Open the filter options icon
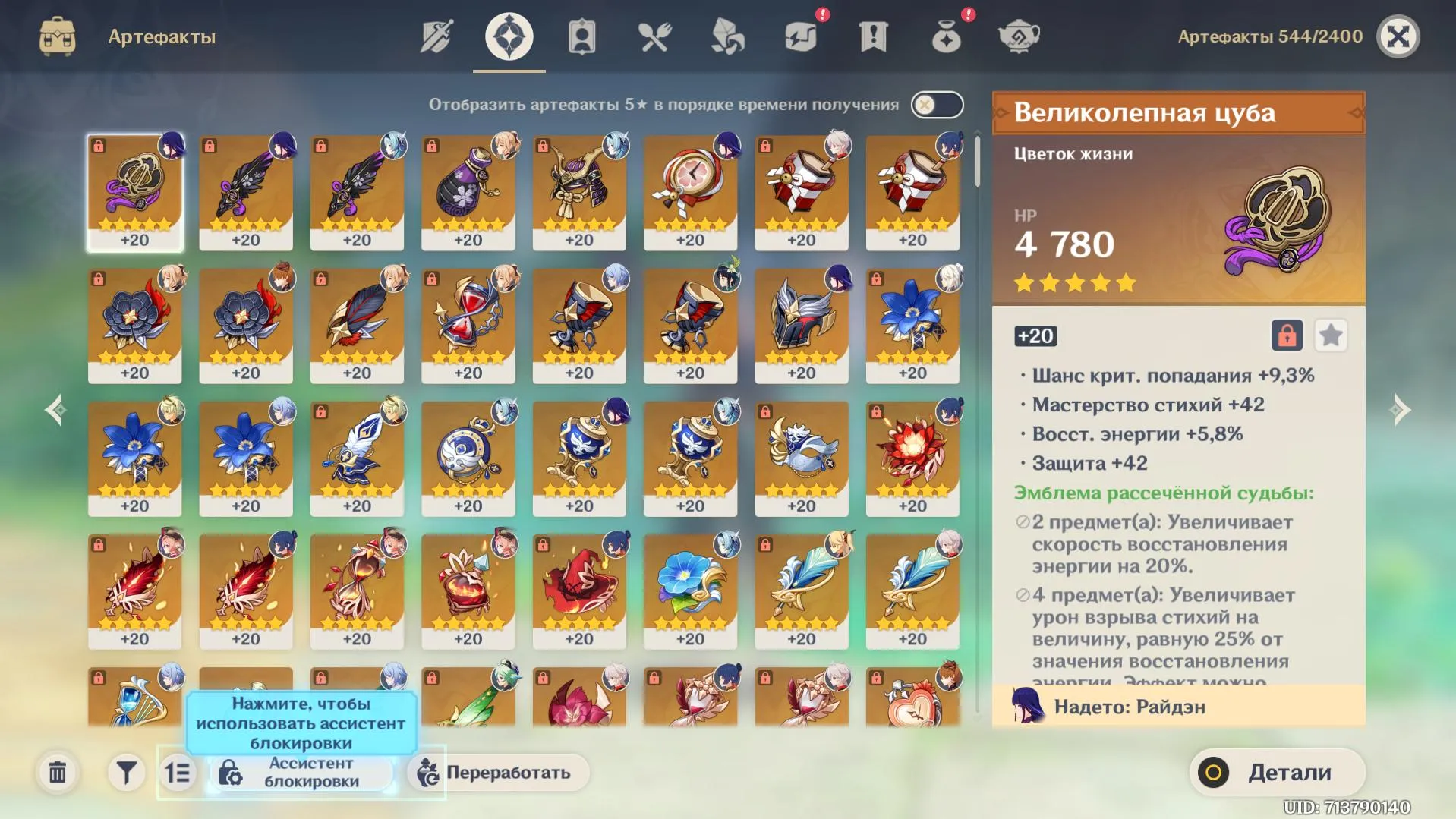1456x819 pixels. (x=126, y=772)
